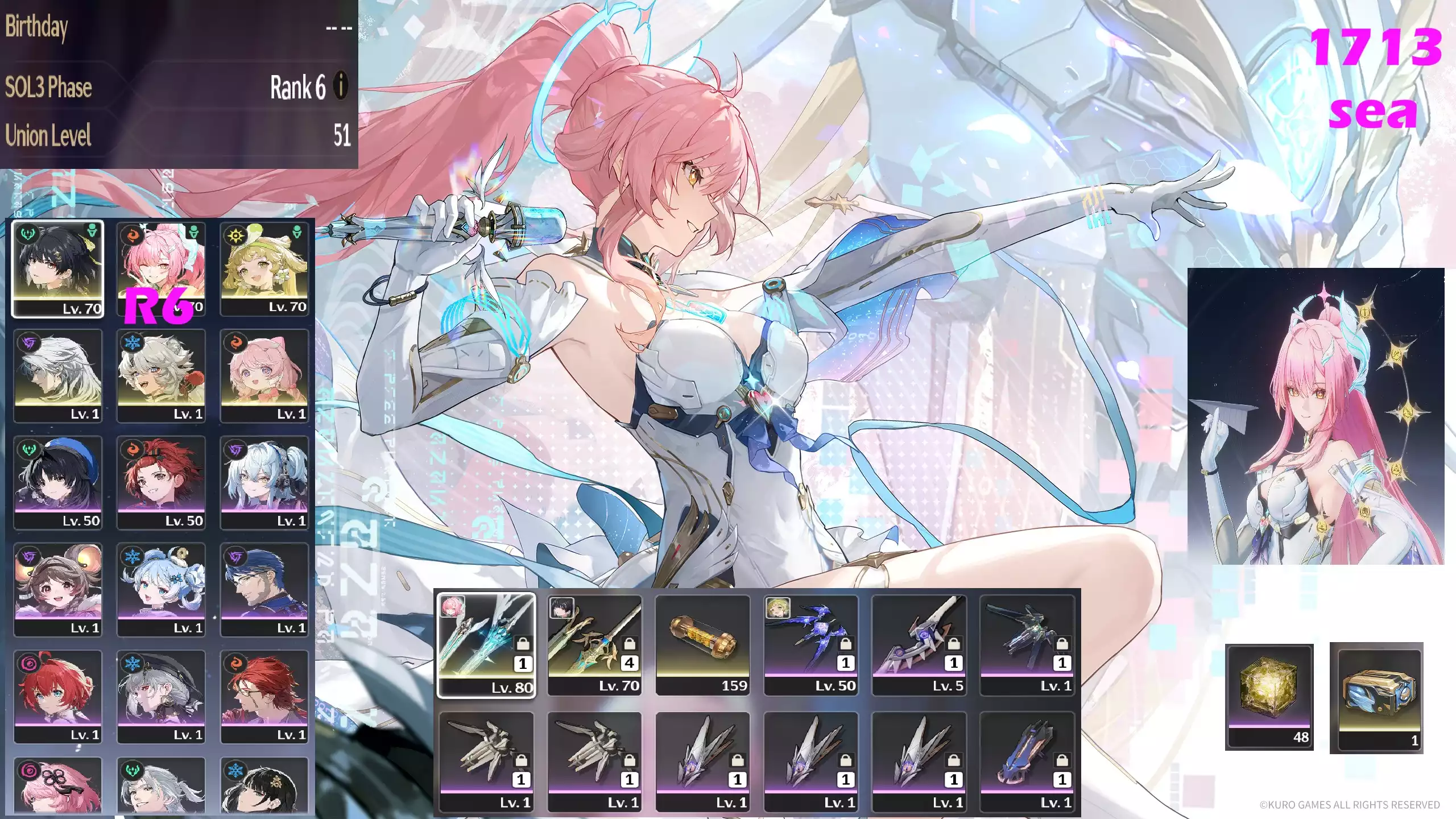Pick the white-haired man with the Electro icon
This screenshot has height=819, width=1456.
(x=58, y=375)
